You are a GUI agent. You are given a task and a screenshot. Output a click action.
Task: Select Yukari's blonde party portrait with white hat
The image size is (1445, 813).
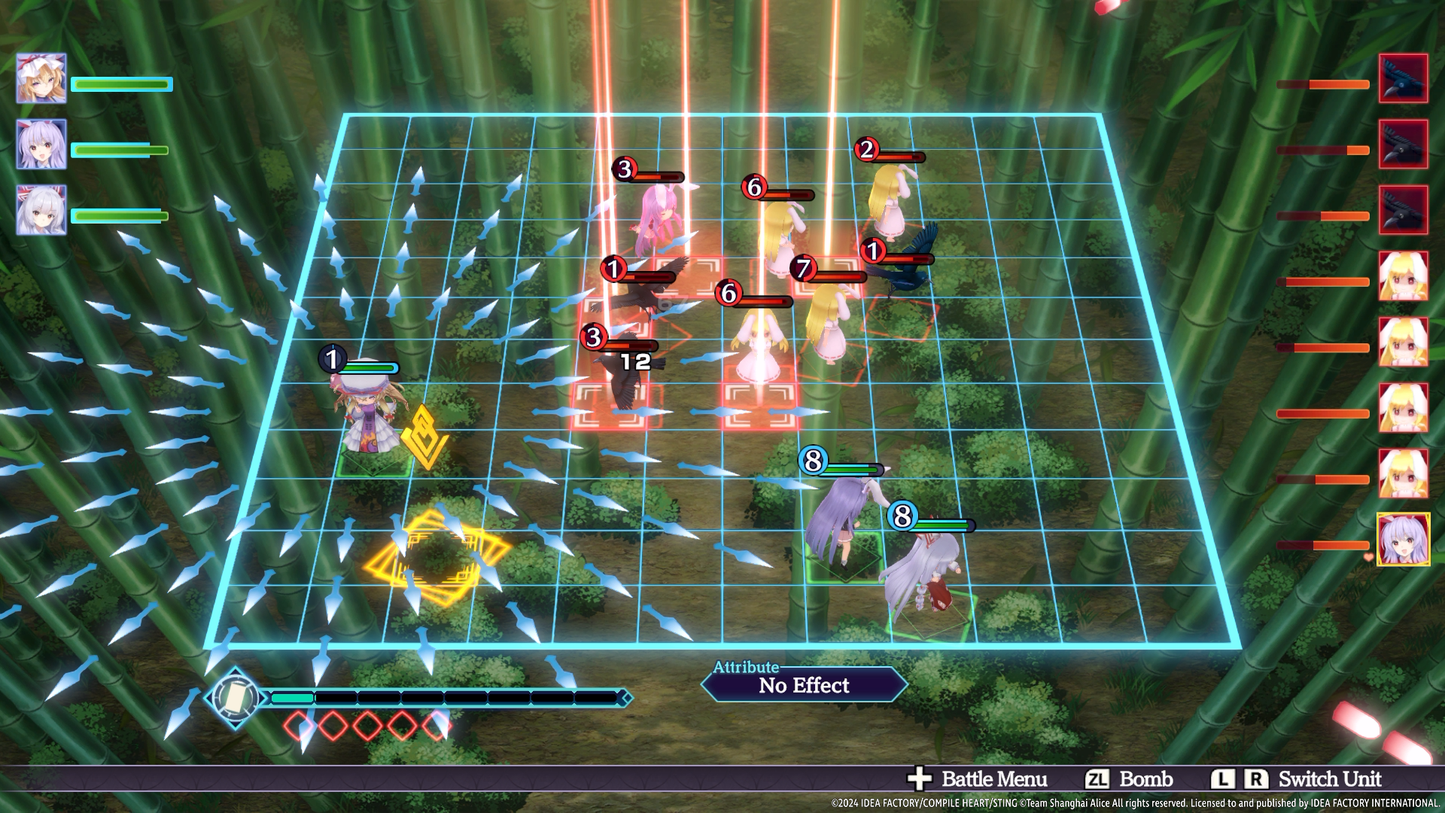tap(41, 79)
